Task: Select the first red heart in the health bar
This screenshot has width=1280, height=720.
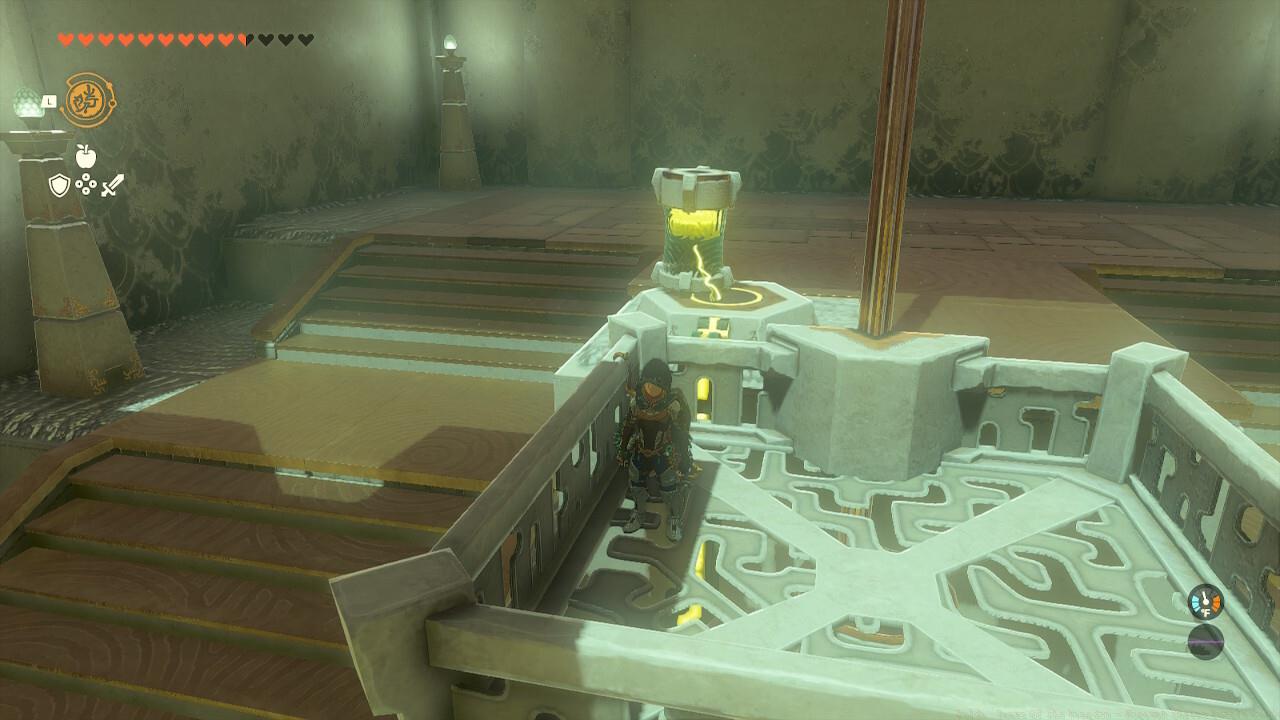Action: [65, 39]
